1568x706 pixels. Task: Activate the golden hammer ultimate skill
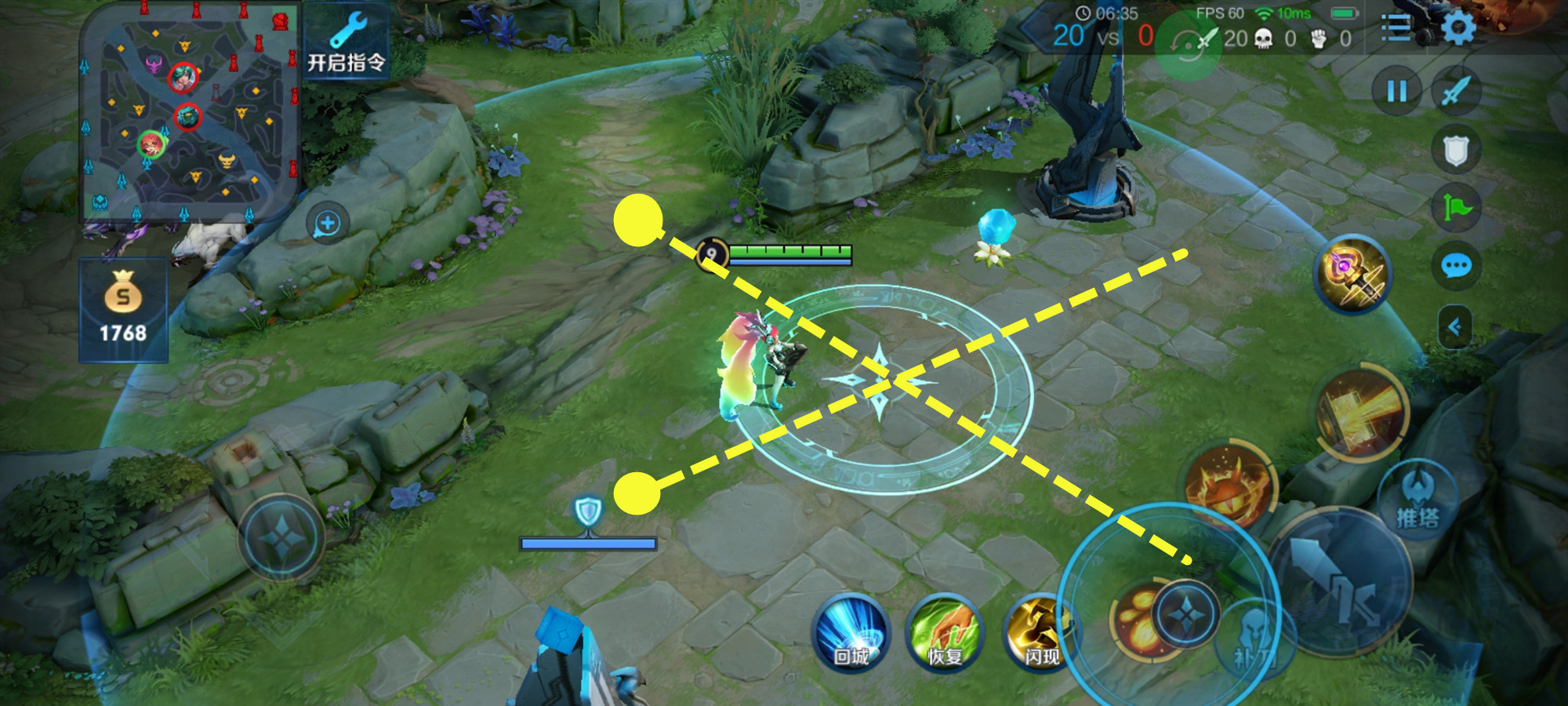click(1363, 413)
